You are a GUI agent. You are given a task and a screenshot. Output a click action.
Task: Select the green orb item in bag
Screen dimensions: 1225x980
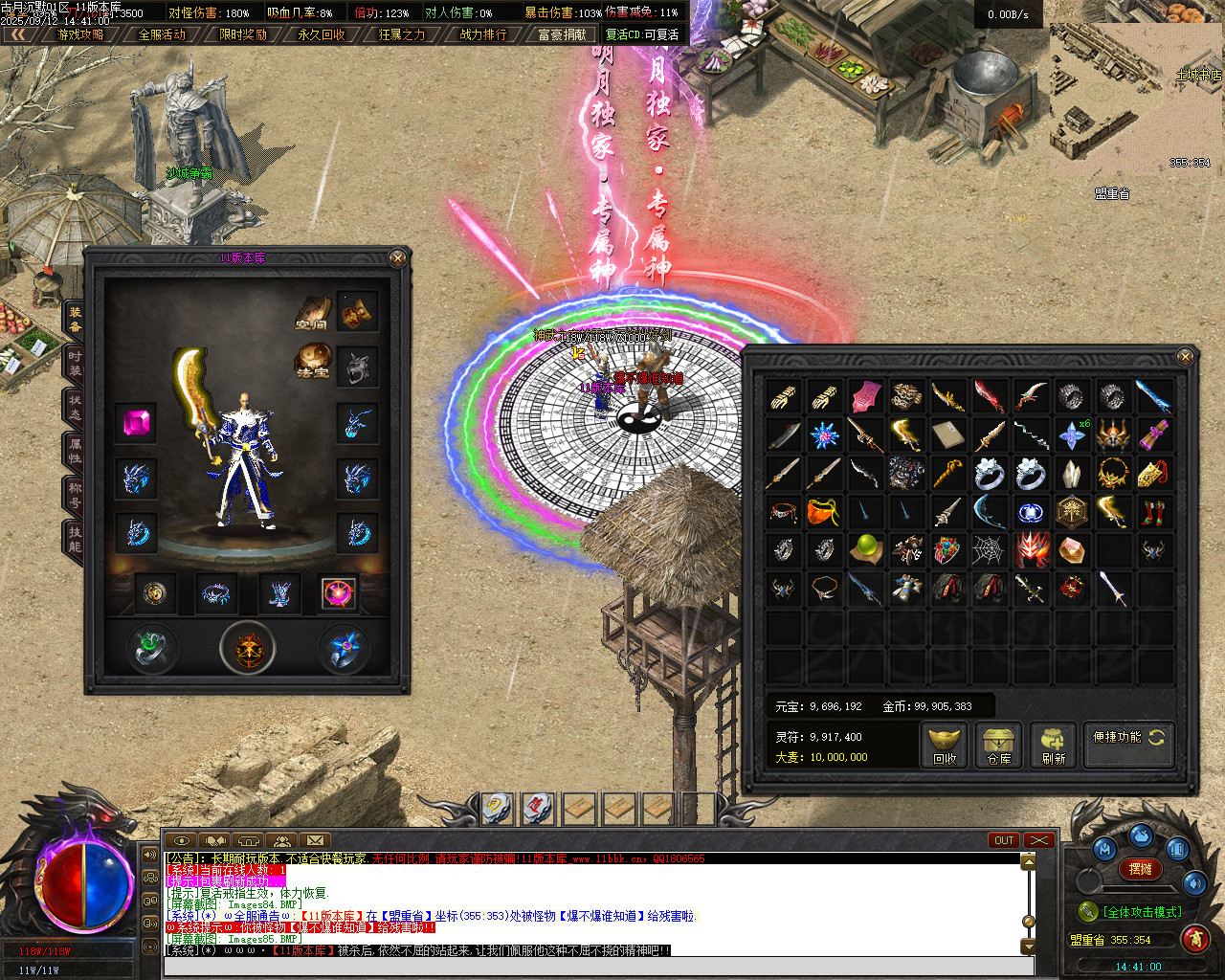[x=865, y=549]
